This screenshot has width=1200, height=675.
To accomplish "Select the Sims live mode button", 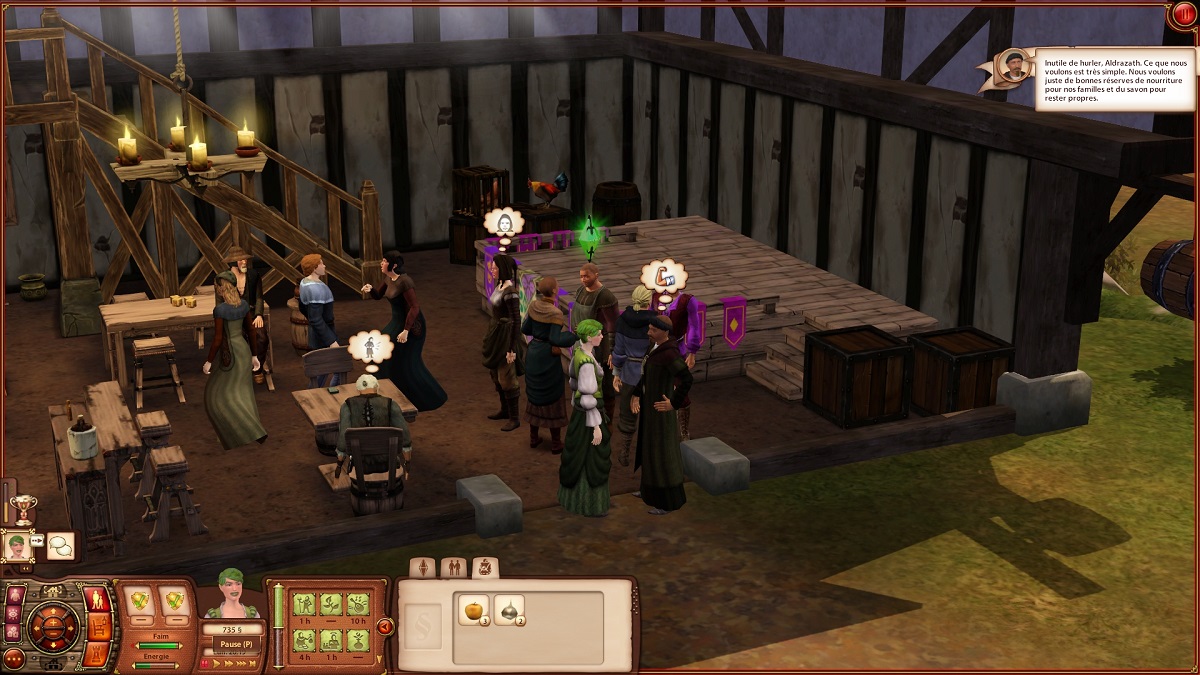I will click(x=99, y=600).
